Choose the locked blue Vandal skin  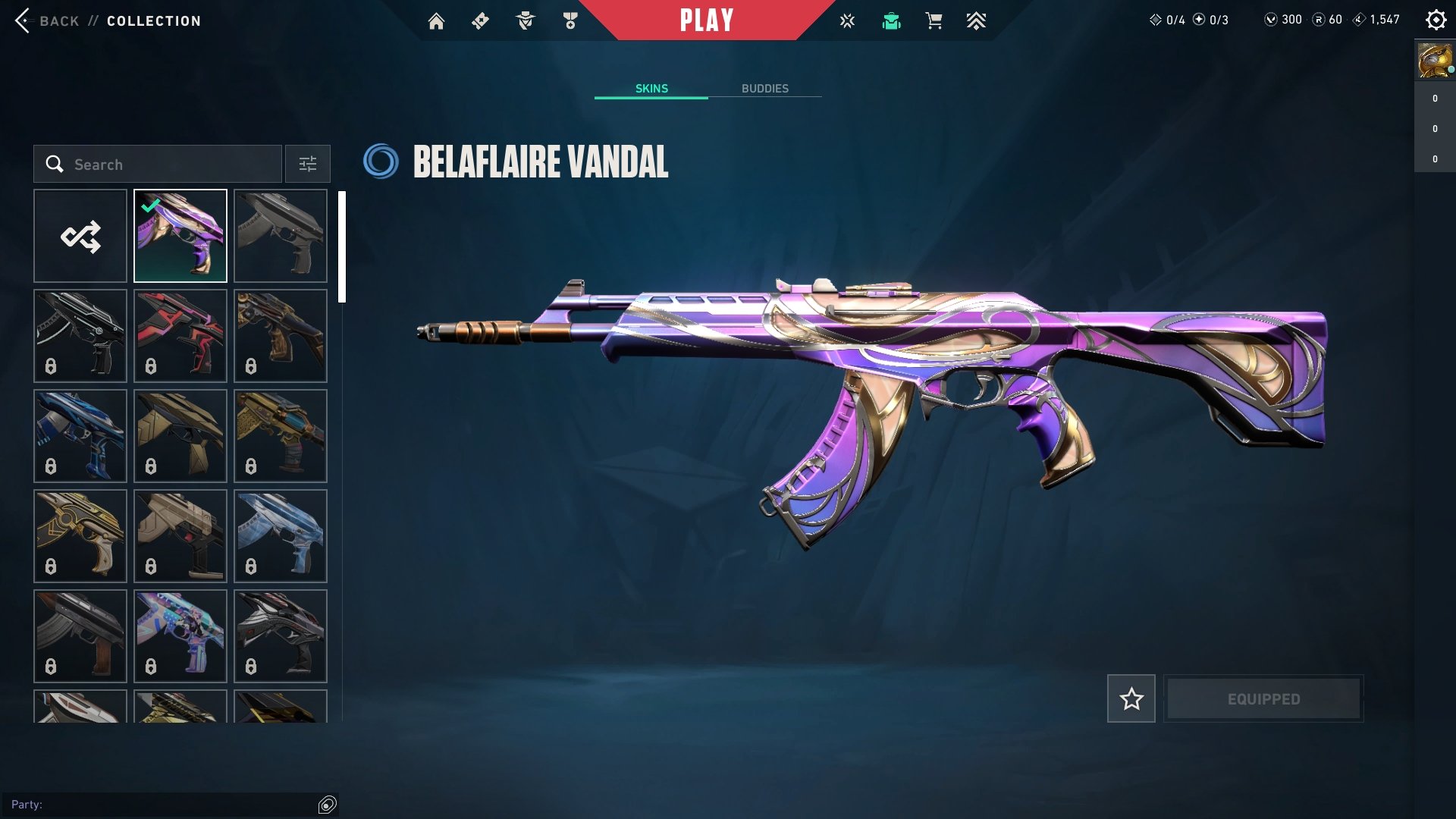pos(80,436)
